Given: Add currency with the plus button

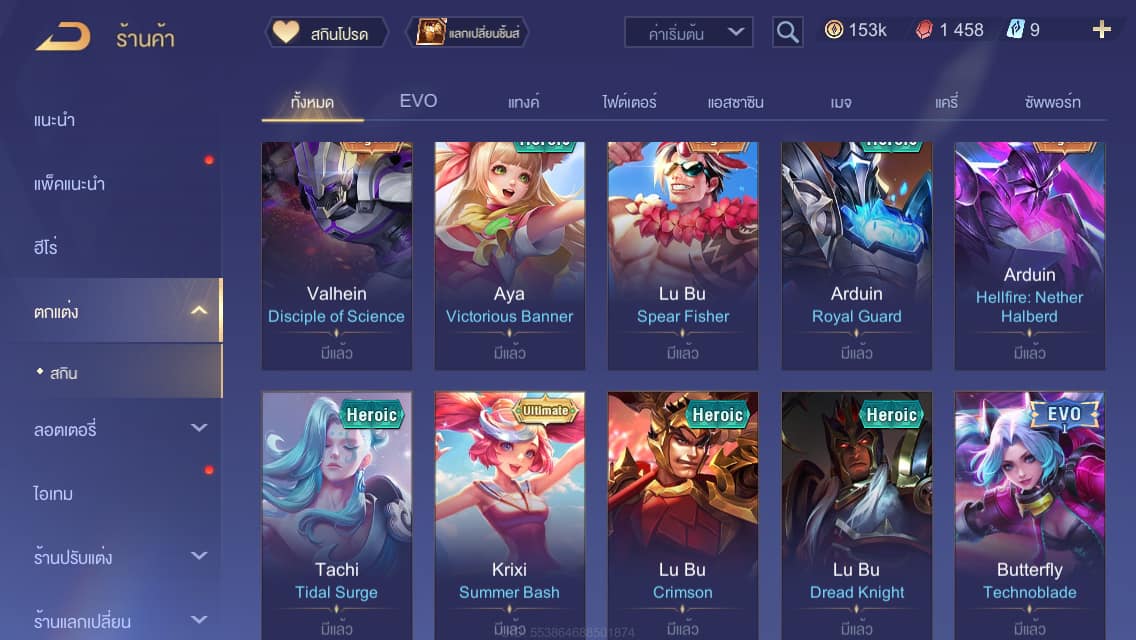Looking at the screenshot, I should 1101,30.
